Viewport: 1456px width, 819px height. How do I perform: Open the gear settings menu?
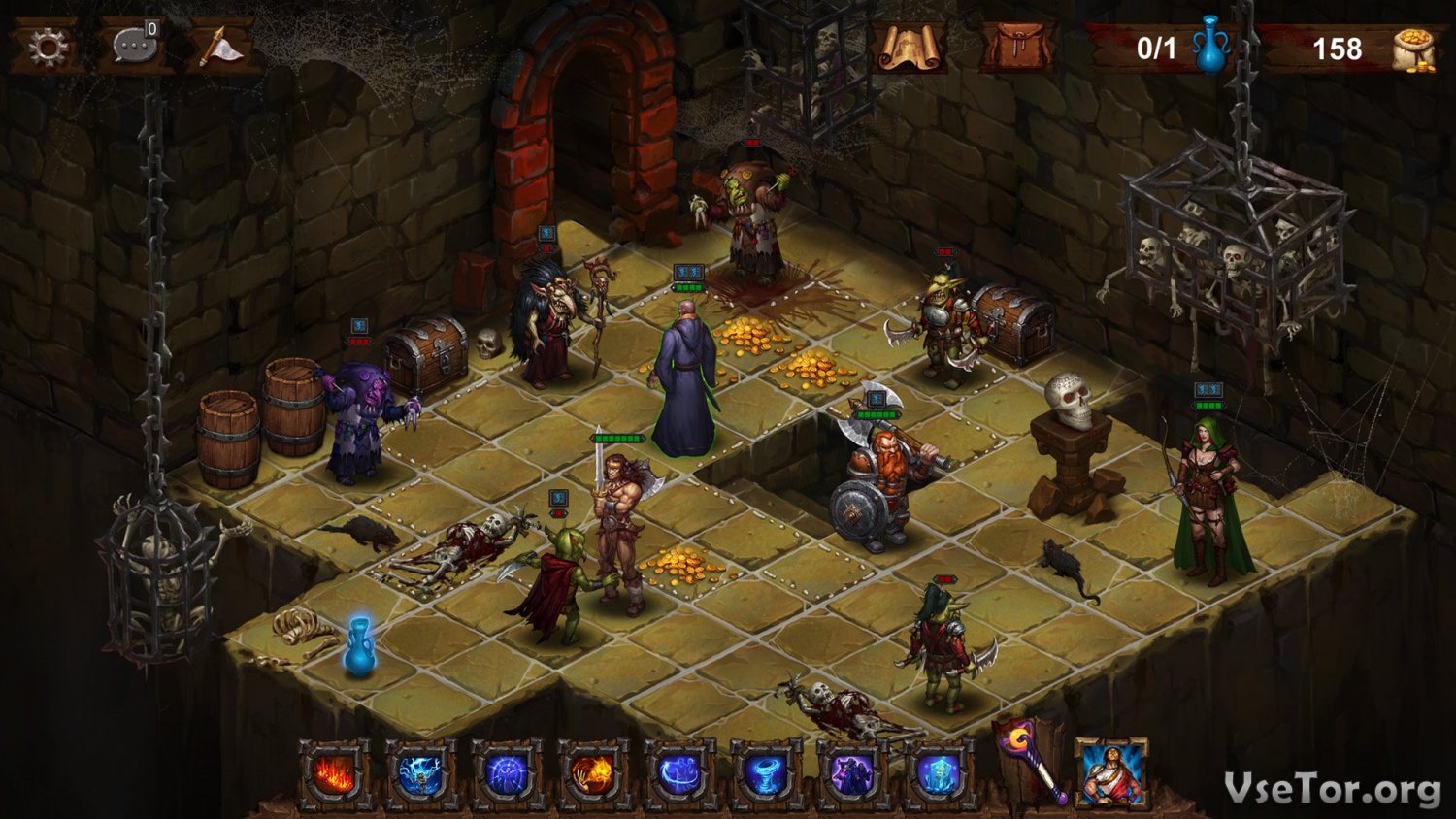point(47,47)
